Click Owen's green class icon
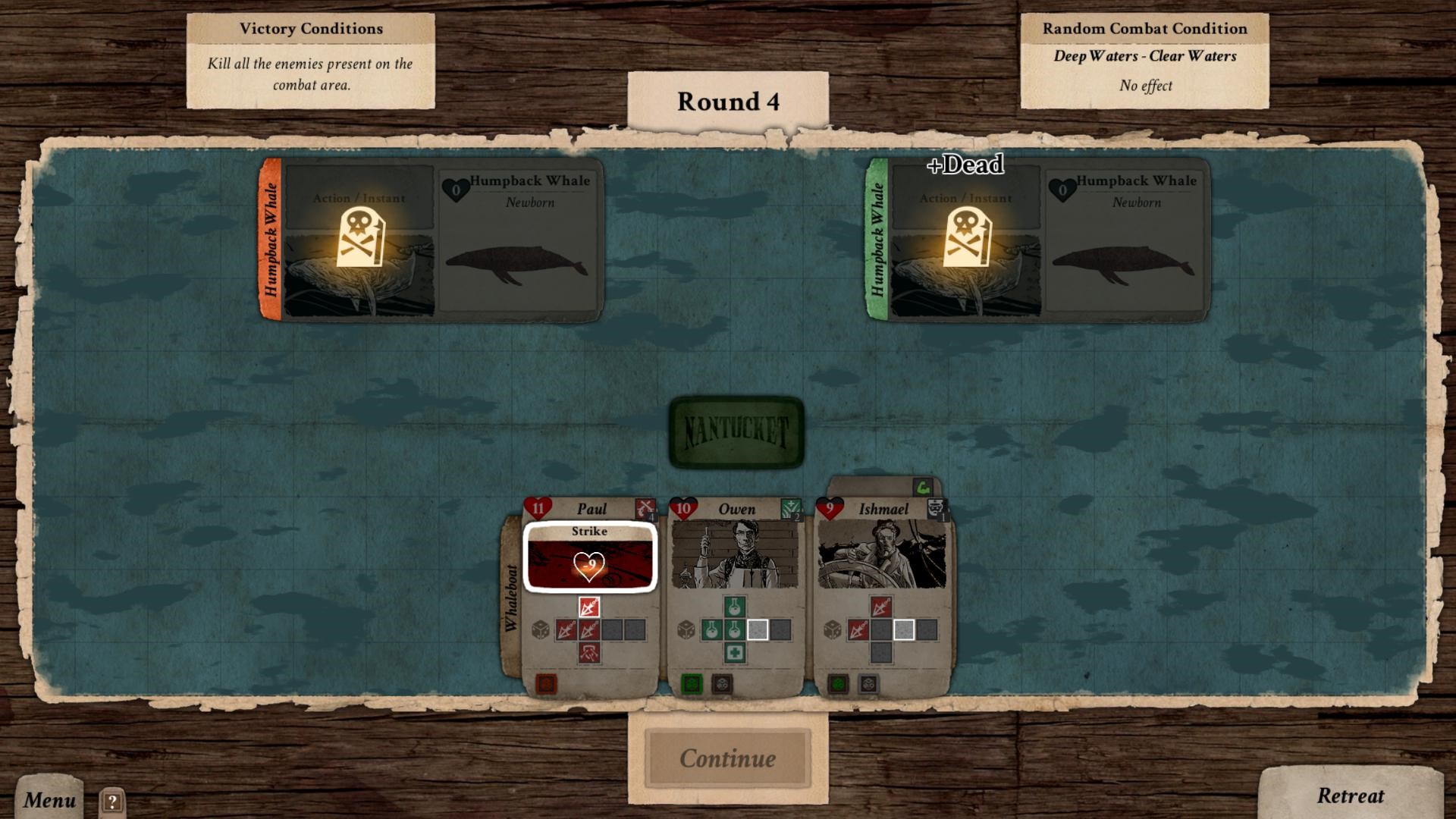Image resolution: width=1456 pixels, height=819 pixels. coord(790,508)
